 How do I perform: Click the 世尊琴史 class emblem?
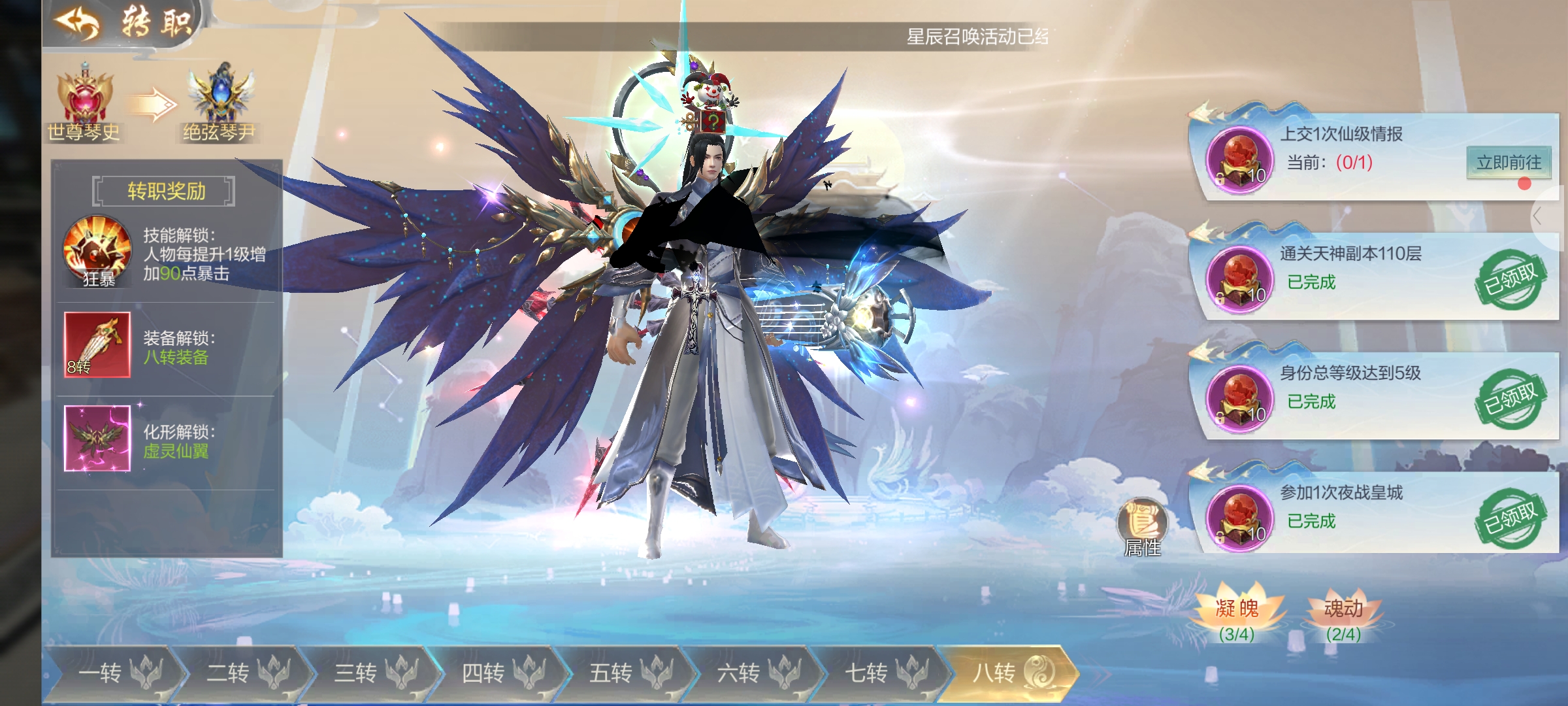click(x=84, y=98)
